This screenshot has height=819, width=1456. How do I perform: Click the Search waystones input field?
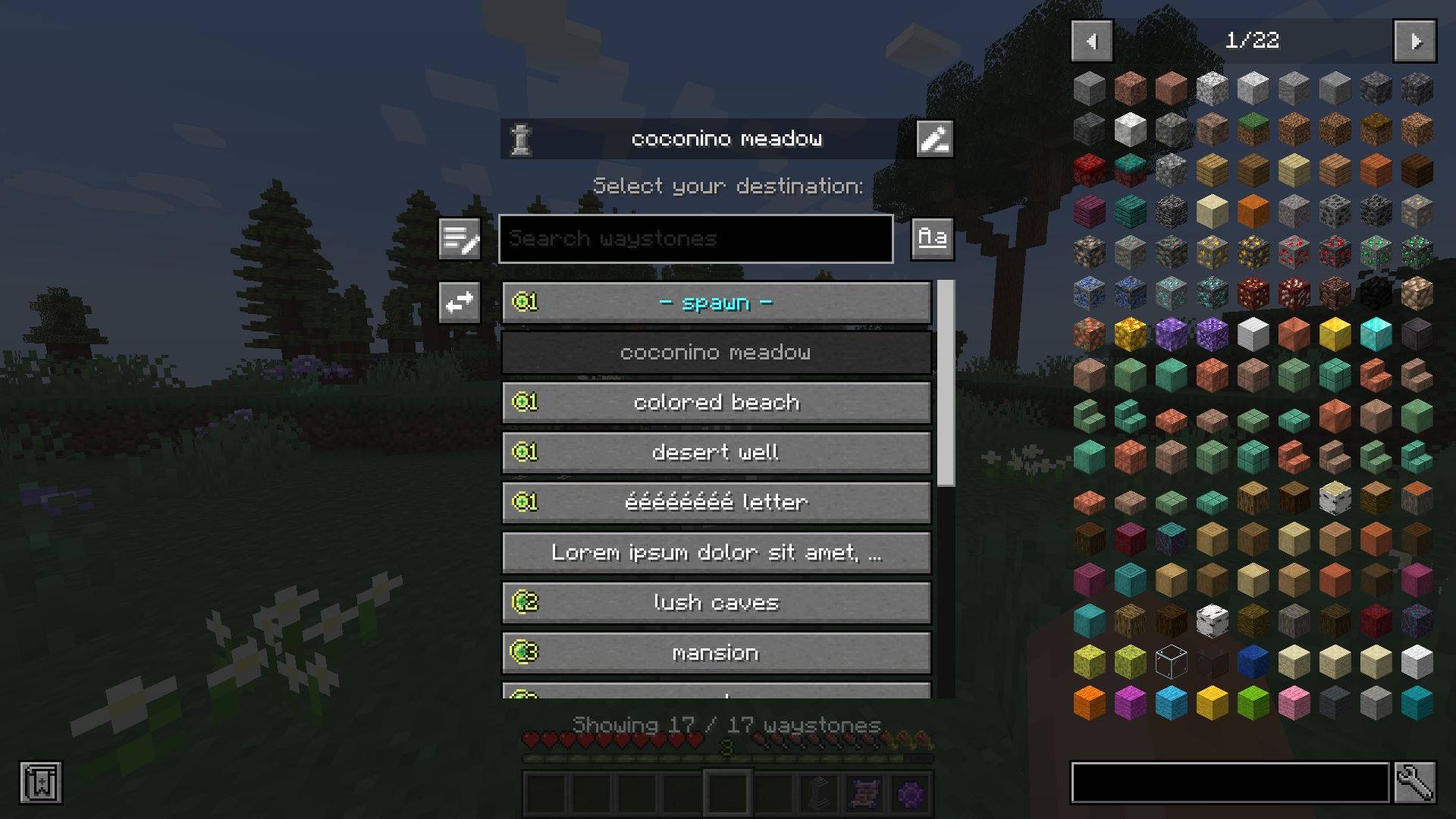(694, 238)
